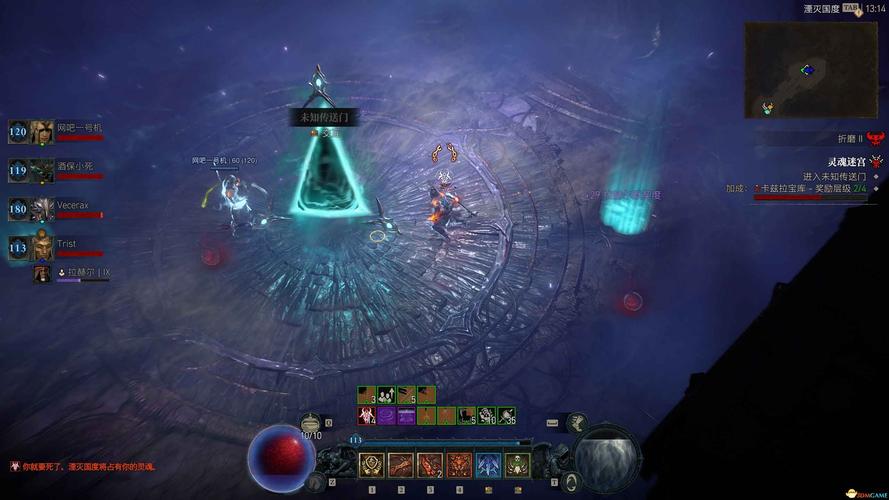Screen dimensions: 889x500
Task: Activate the first skill with laurel emblem
Action: click(372, 465)
